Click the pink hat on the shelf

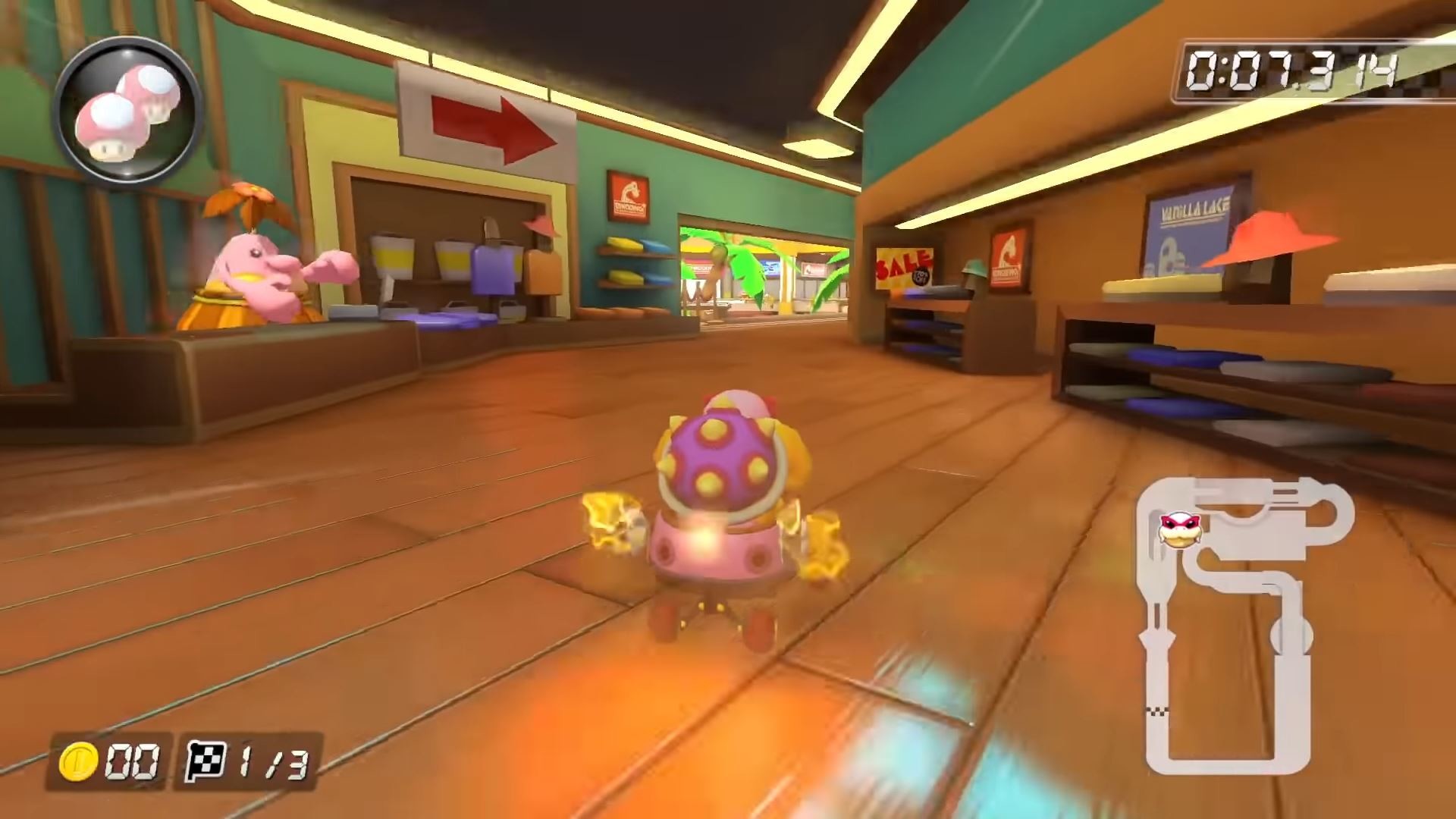point(540,224)
